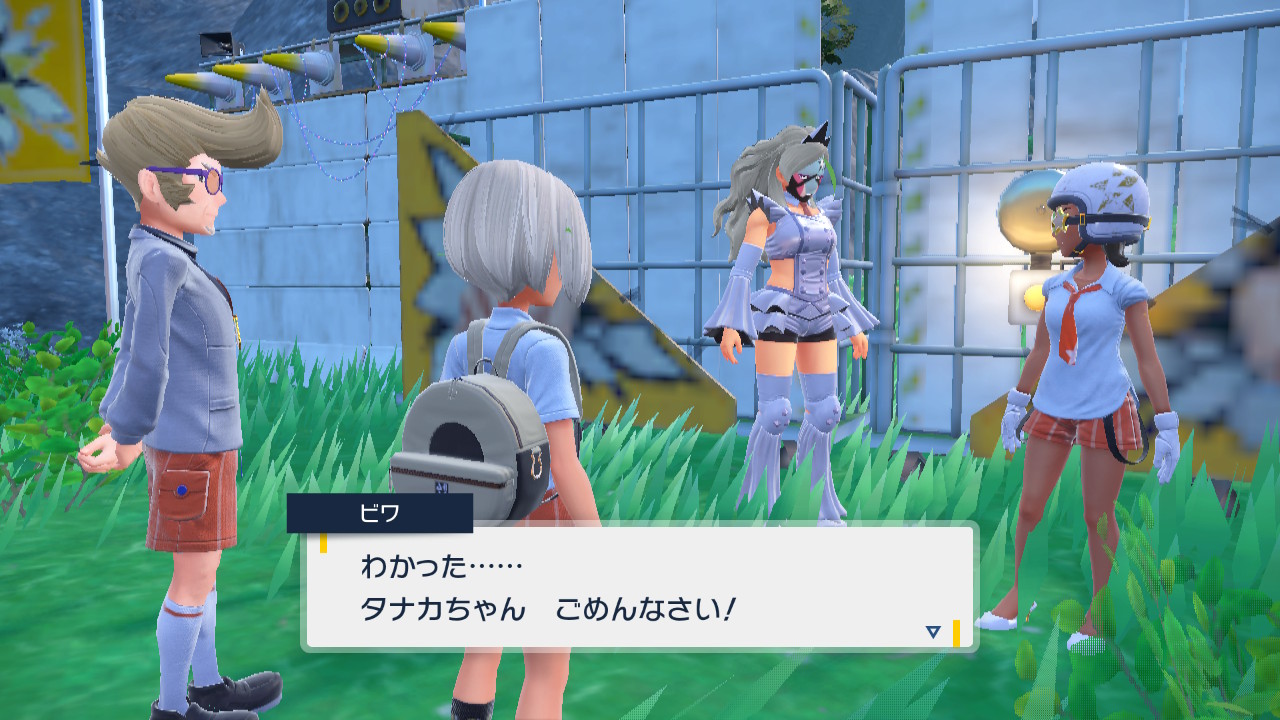The height and width of the screenshot is (720, 1280).
Task: Select the ビワ name tag banner
Action: (x=378, y=514)
